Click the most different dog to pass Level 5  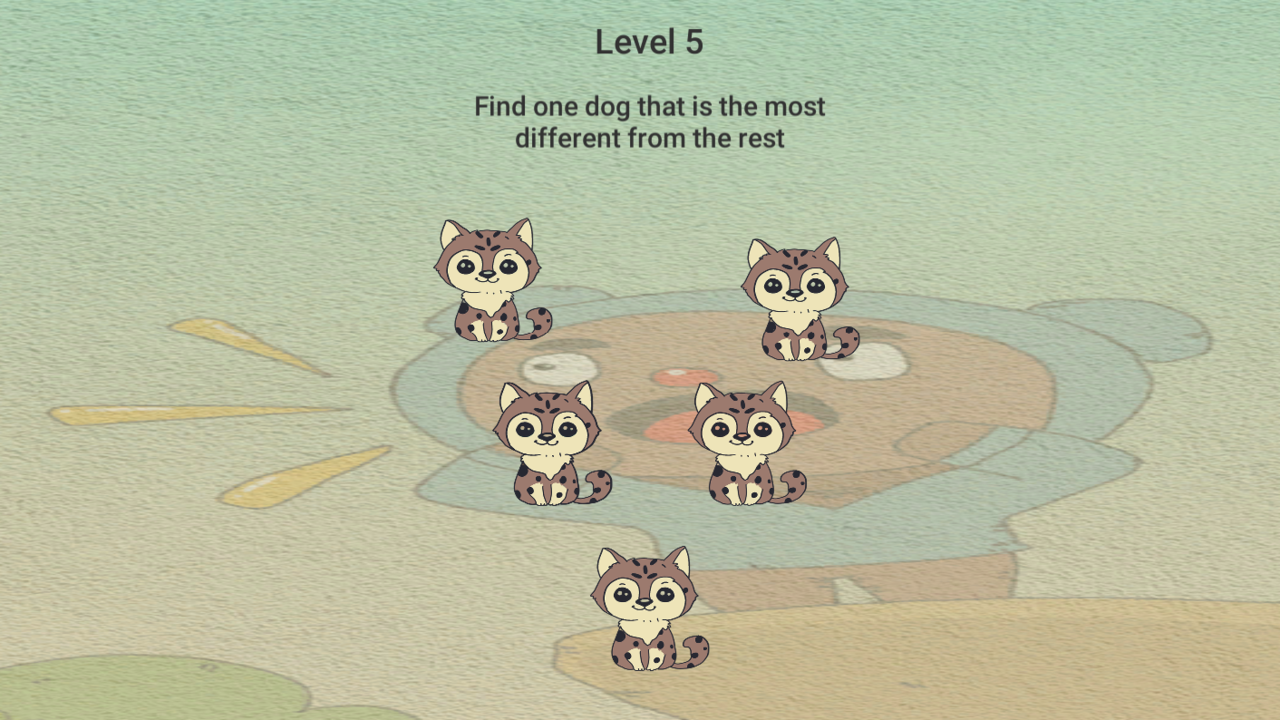click(740, 440)
